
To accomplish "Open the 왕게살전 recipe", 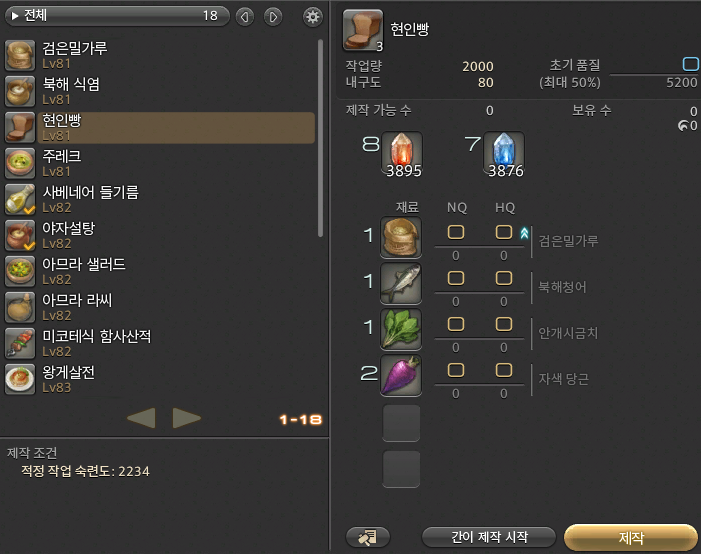I will pyautogui.click(x=160, y=379).
